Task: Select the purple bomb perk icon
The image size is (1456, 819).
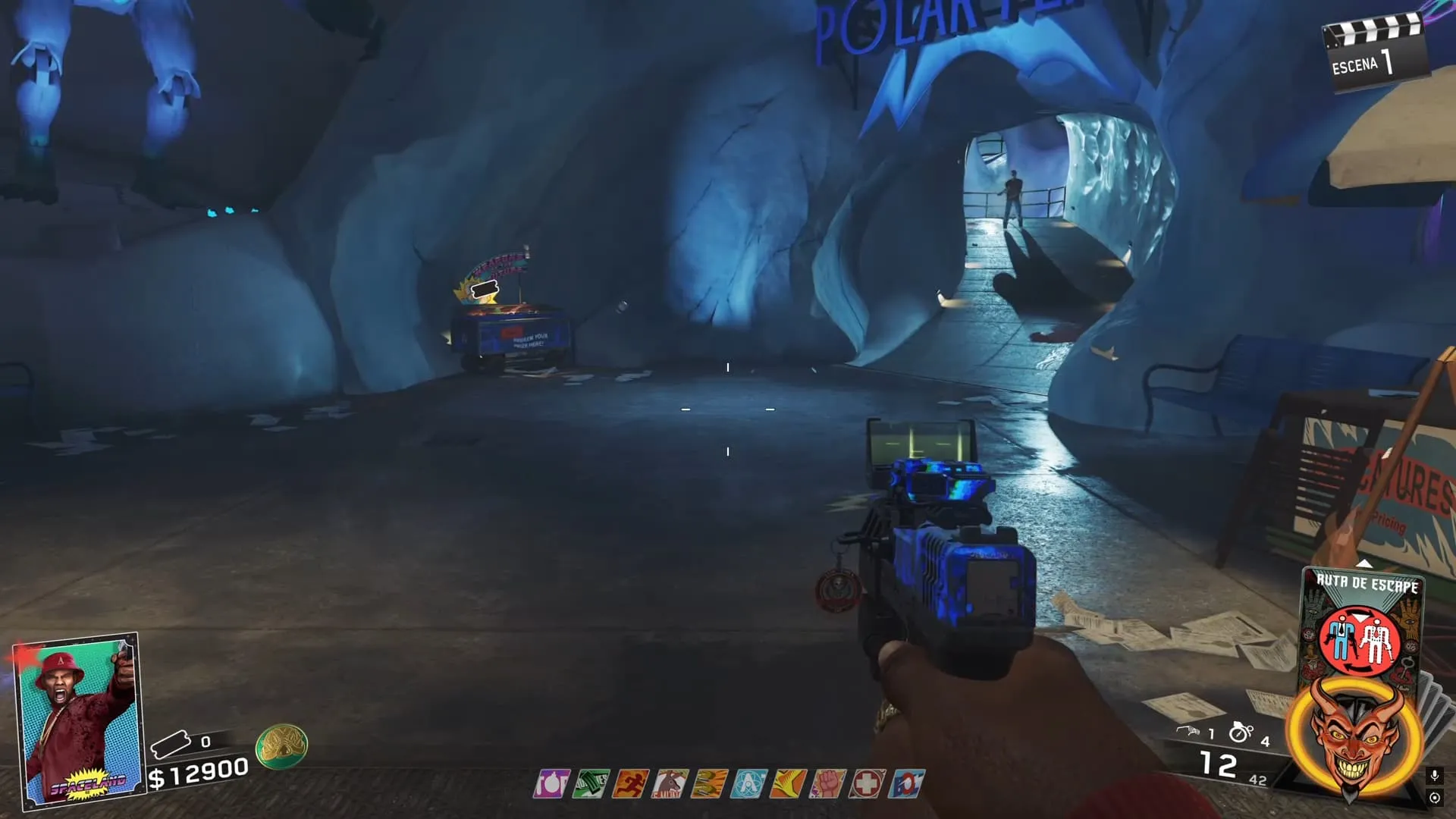Action: click(x=551, y=783)
